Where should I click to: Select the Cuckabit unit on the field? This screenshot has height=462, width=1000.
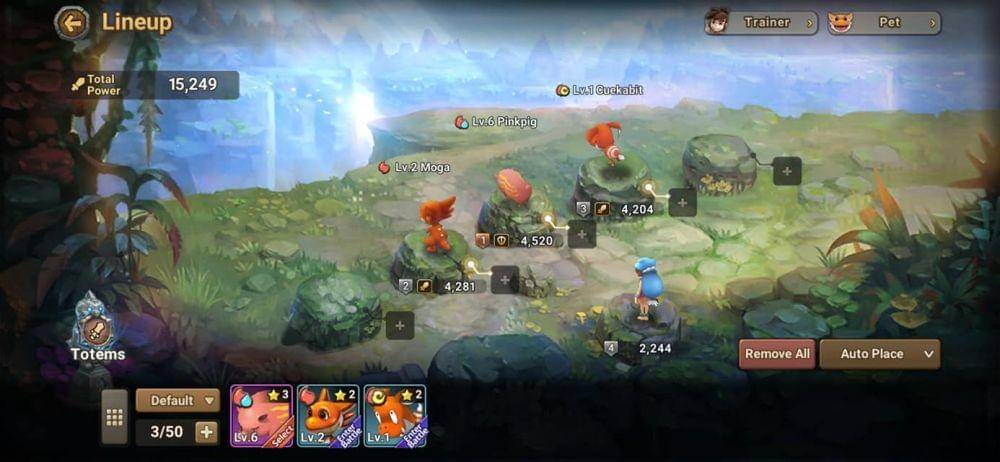(x=605, y=142)
